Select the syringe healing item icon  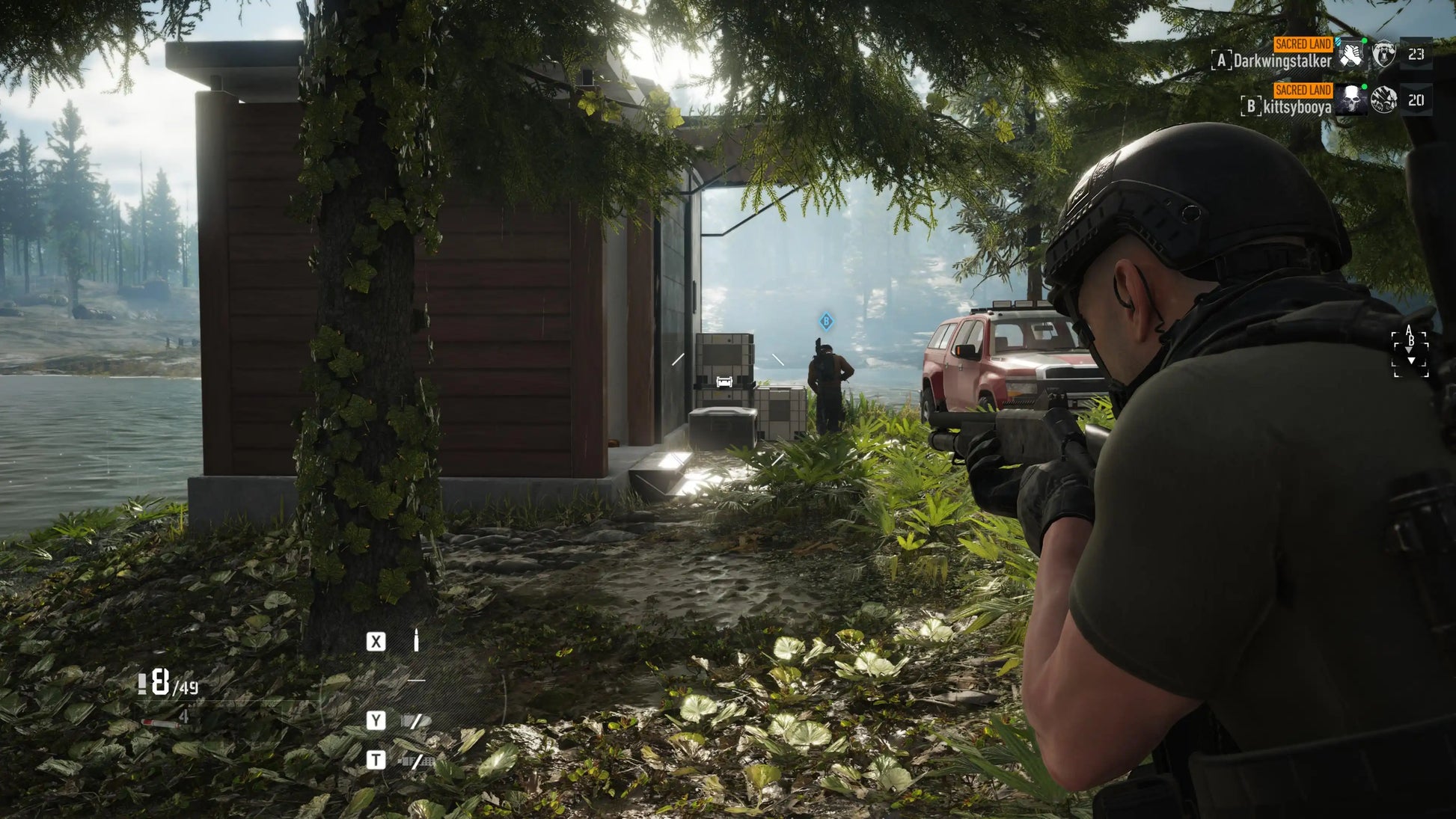[x=161, y=723]
